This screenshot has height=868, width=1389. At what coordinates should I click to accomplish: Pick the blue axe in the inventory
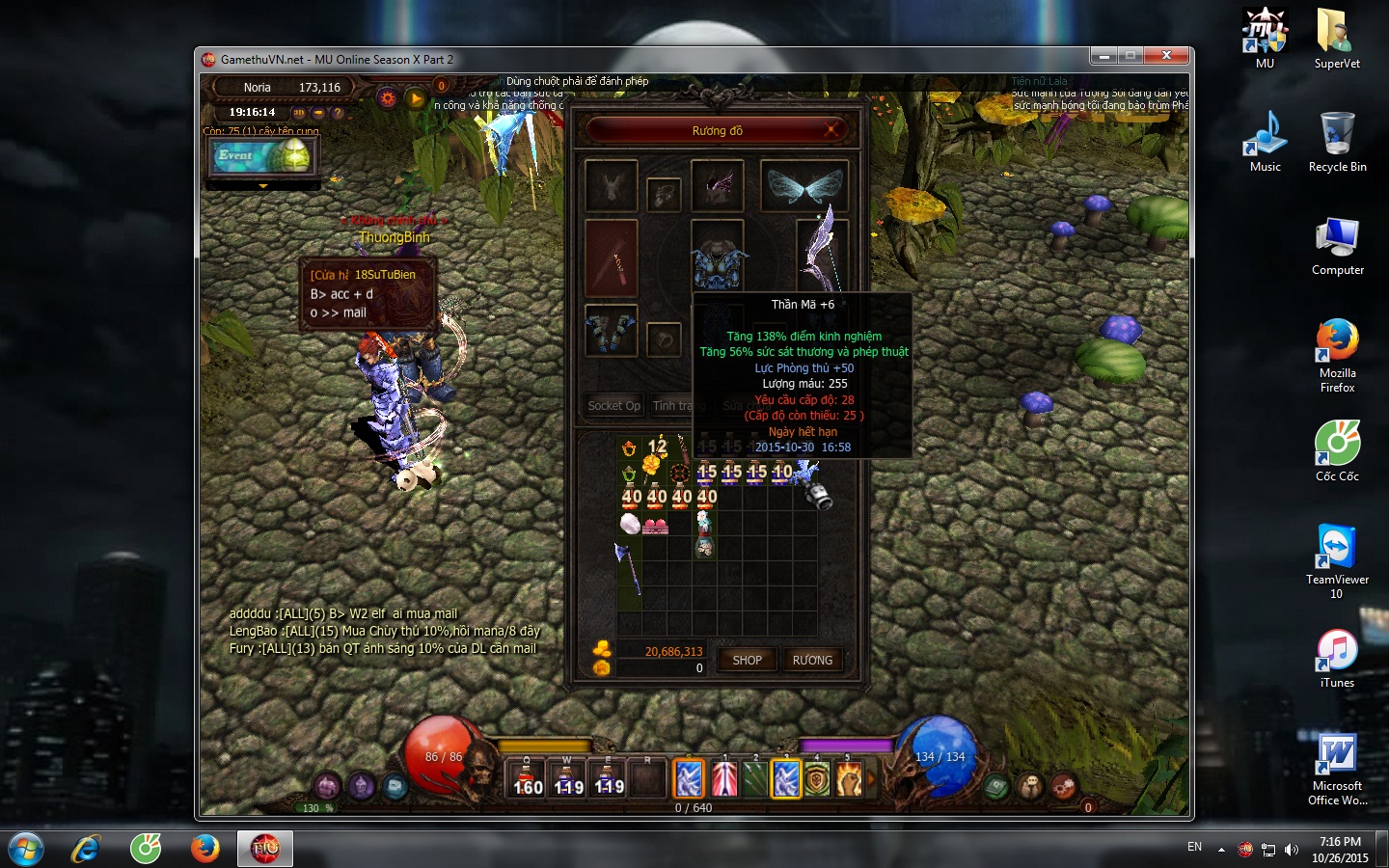pos(629,569)
